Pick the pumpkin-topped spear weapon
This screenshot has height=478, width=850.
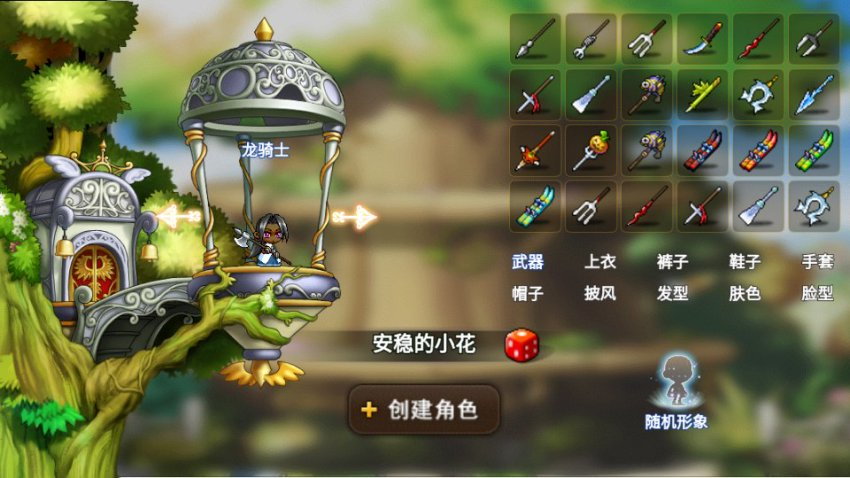[x=591, y=150]
